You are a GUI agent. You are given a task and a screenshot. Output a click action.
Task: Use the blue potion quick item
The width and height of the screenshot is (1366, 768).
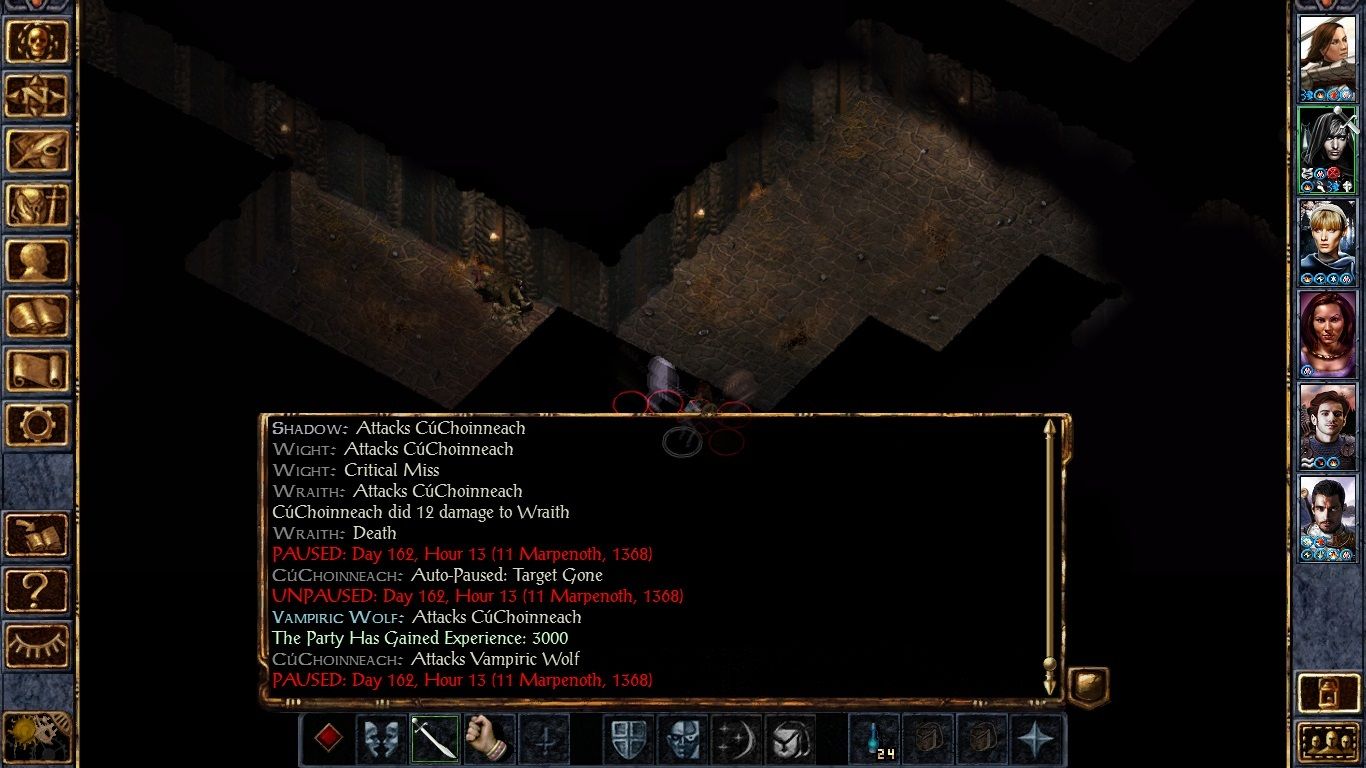point(874,739)
